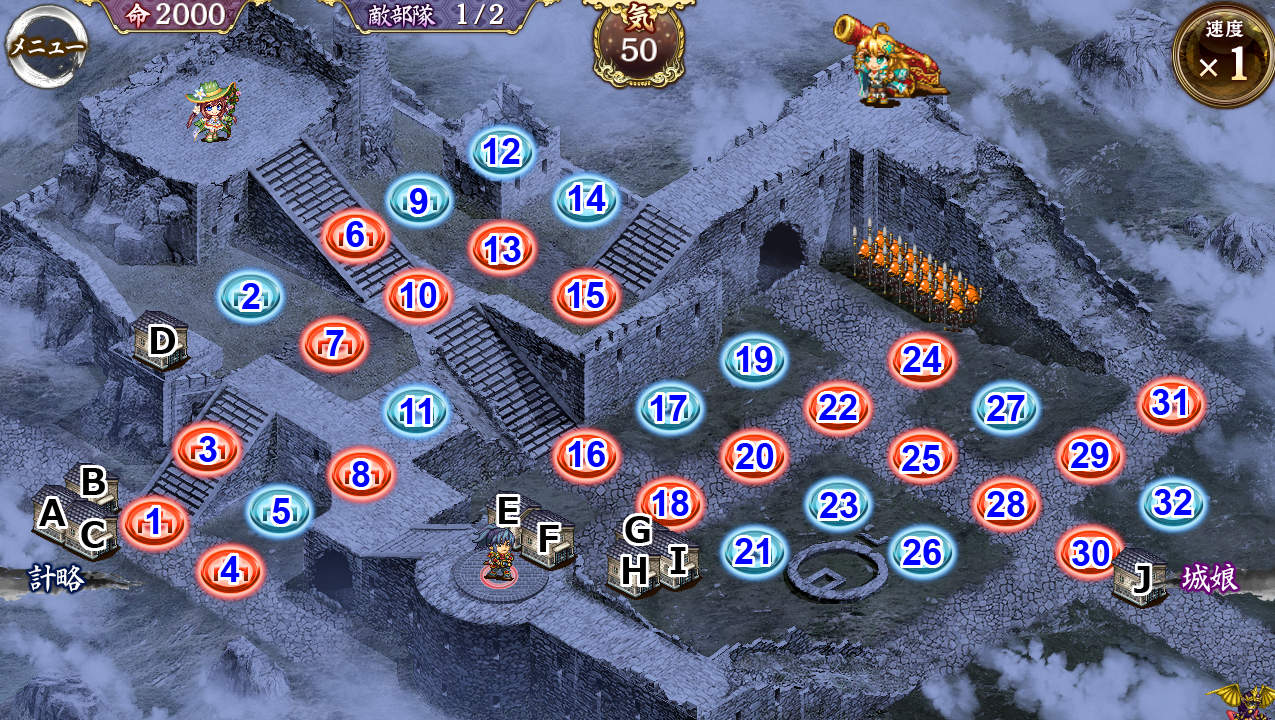Toggle the 速度 ×1 speed button
Viewport: 1275px width, 720px height.
tap(1223, 57)
